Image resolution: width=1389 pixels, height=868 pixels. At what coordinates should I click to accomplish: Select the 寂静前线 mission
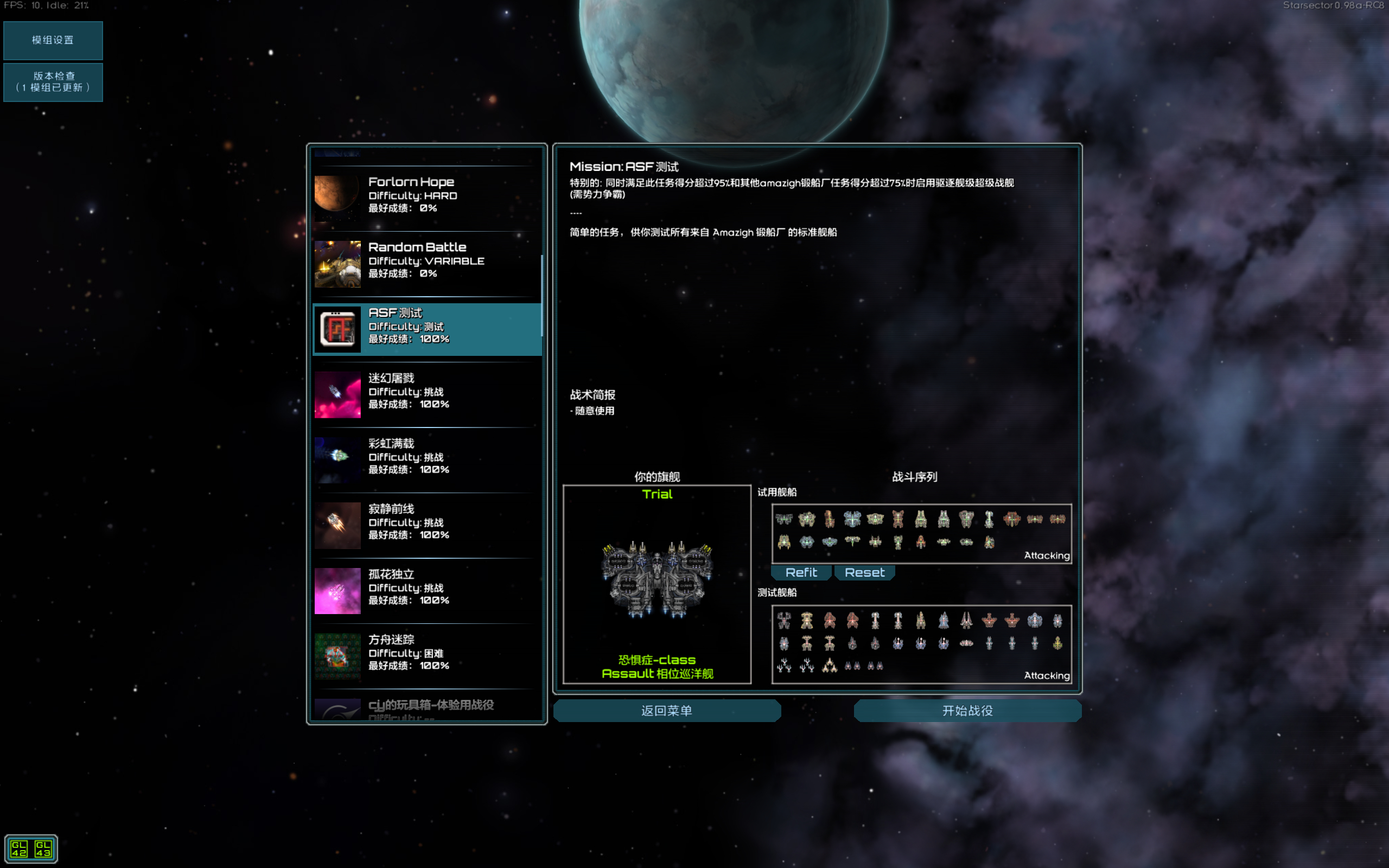click(x=426, y=522)
